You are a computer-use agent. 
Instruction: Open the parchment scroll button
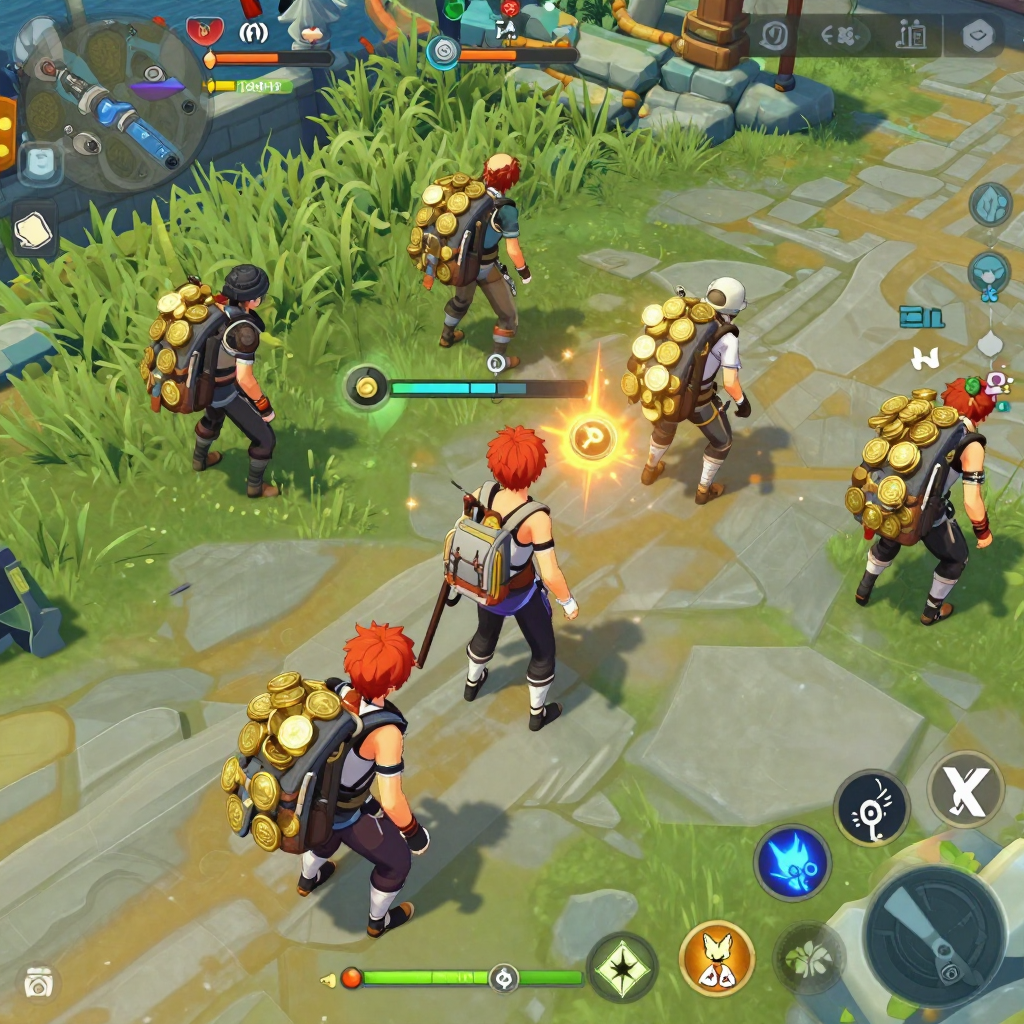(35, 228)
